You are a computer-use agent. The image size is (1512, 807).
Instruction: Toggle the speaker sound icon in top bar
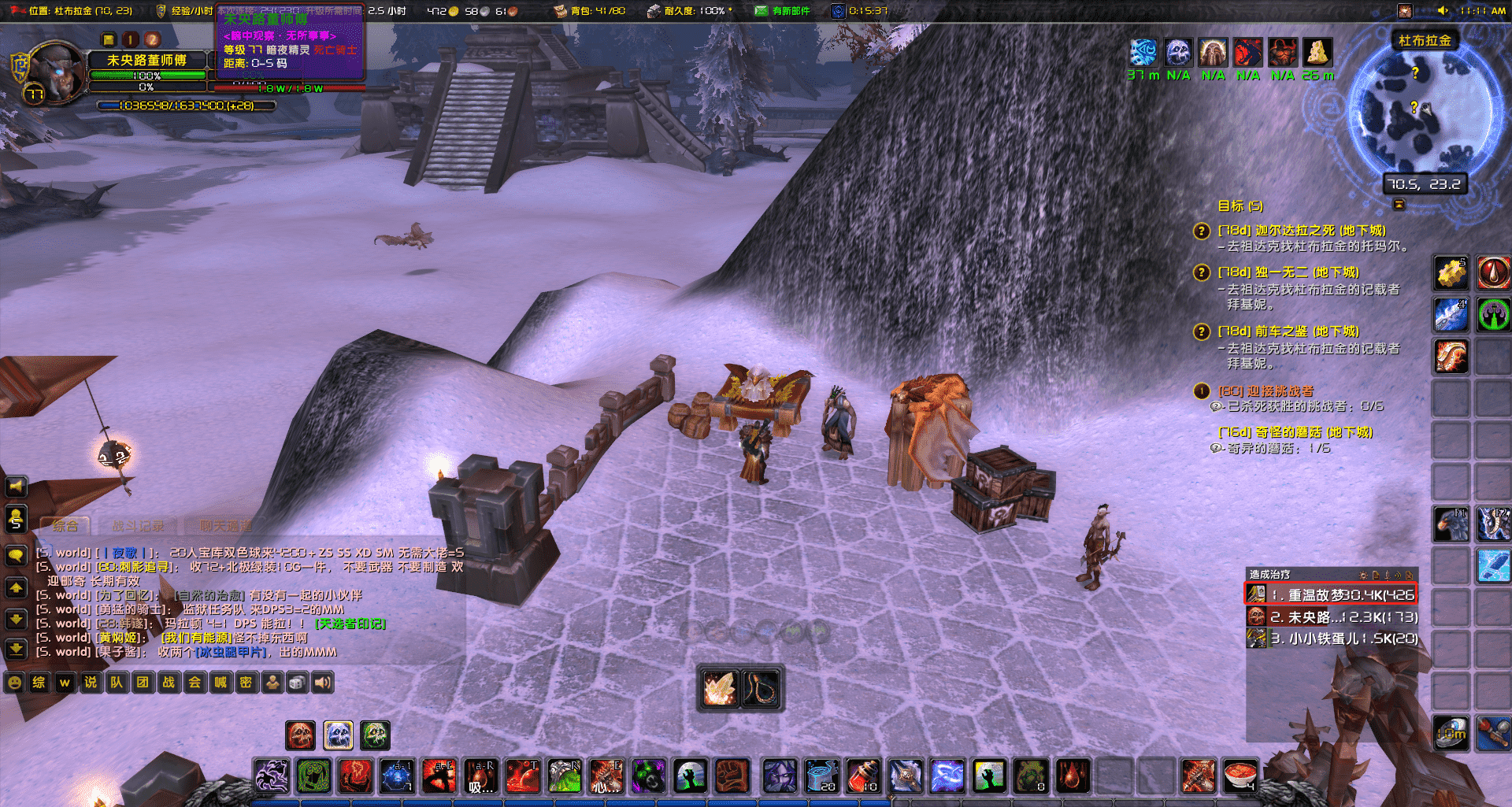(1443, 10)
